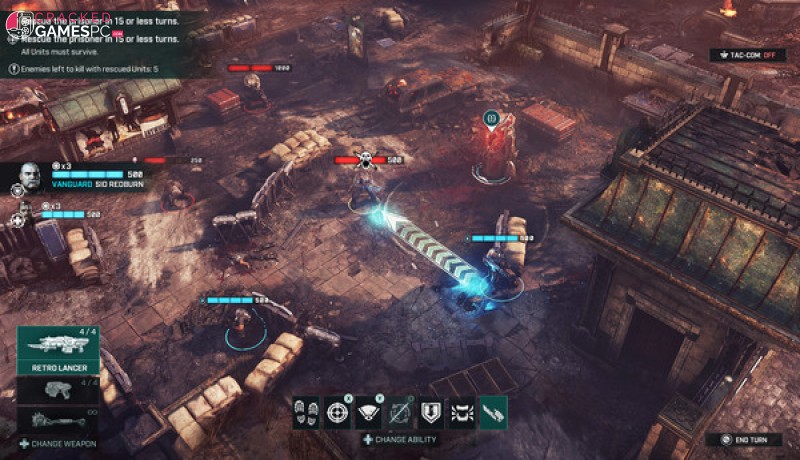Viewport: 800px width, 460px height.
Task: Click the Change Ability button
Action: pyautogui.click(x=400, y=439)
